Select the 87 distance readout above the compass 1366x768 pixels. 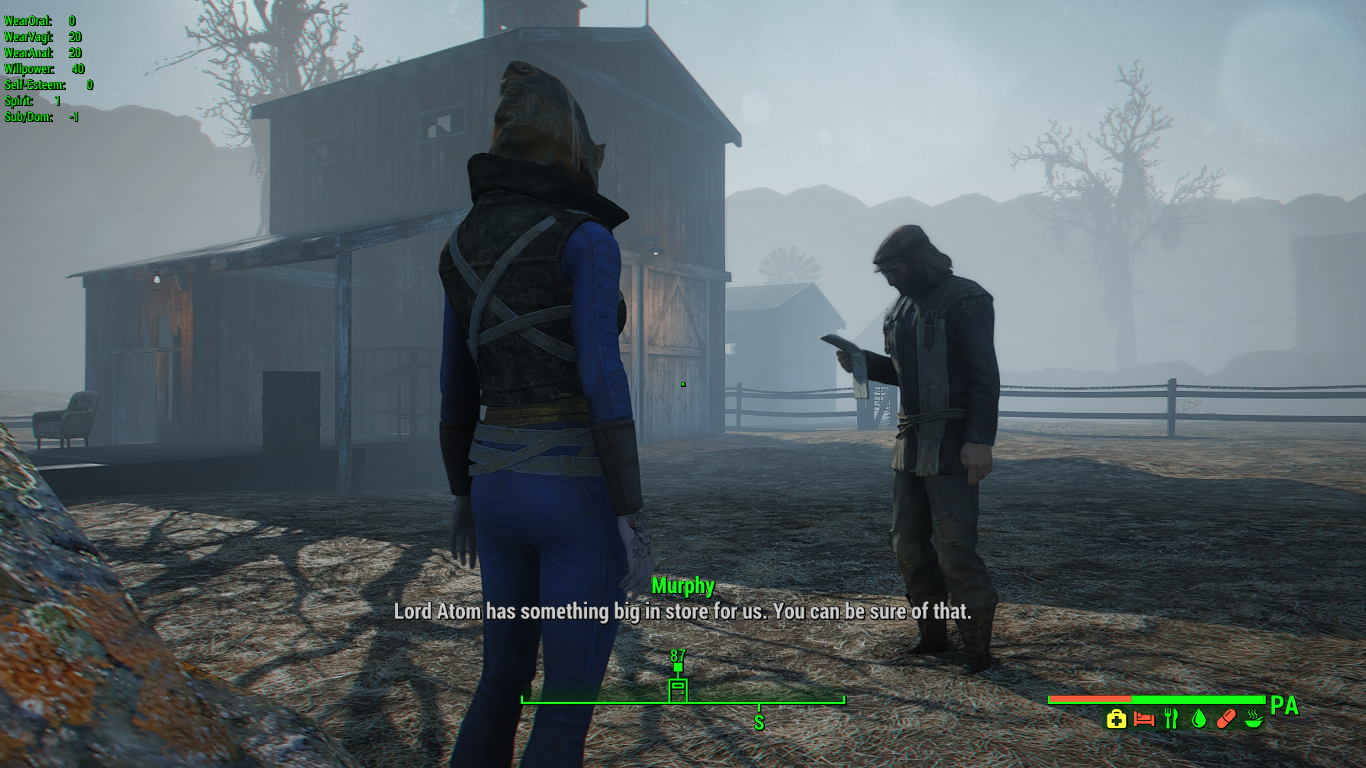tap(678, 655)
